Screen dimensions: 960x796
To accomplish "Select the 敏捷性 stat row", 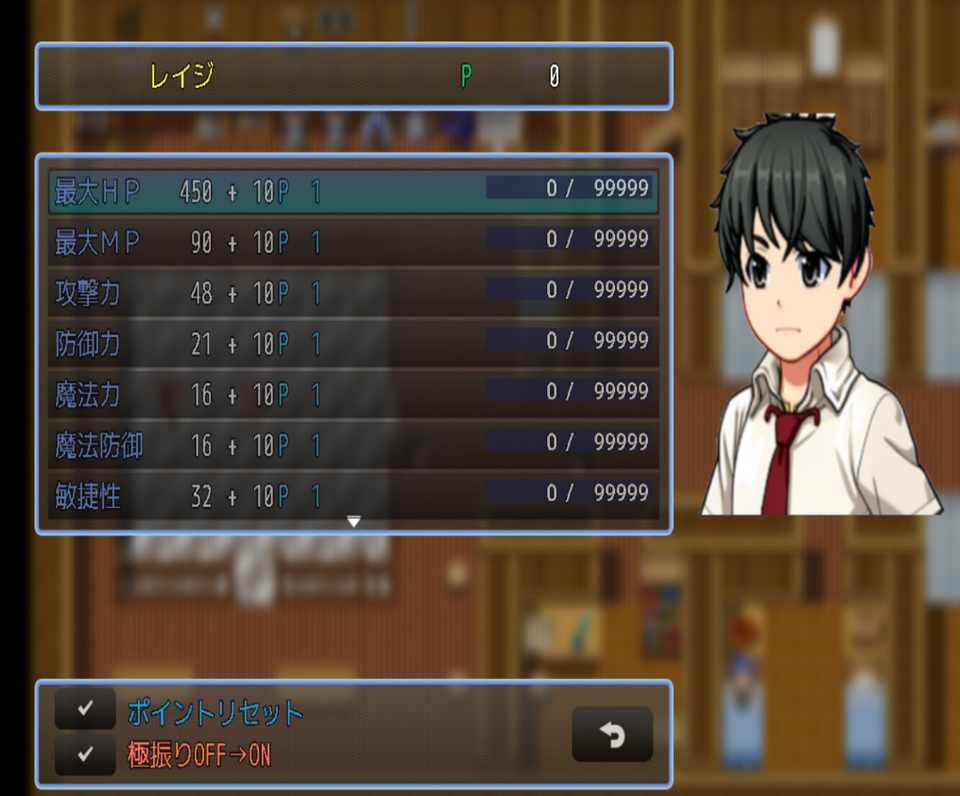I will 353,496.
